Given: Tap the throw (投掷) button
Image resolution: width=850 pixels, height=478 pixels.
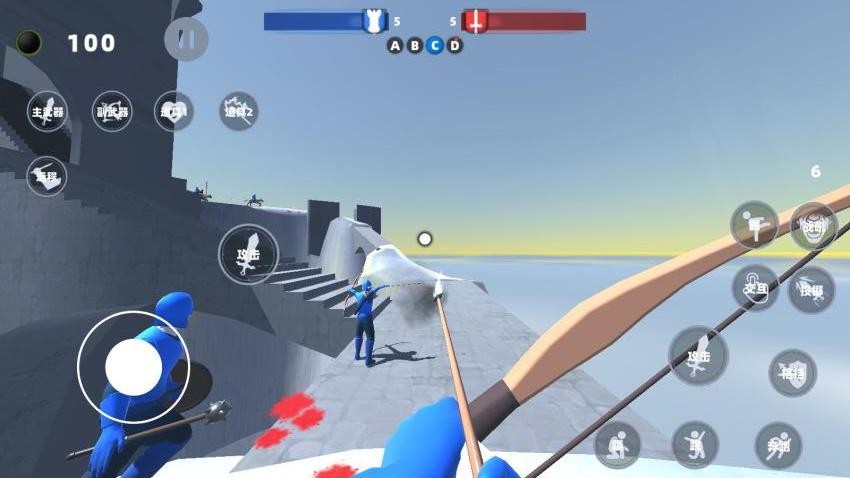Looking at the screenshot, I should tap(810, 289).
